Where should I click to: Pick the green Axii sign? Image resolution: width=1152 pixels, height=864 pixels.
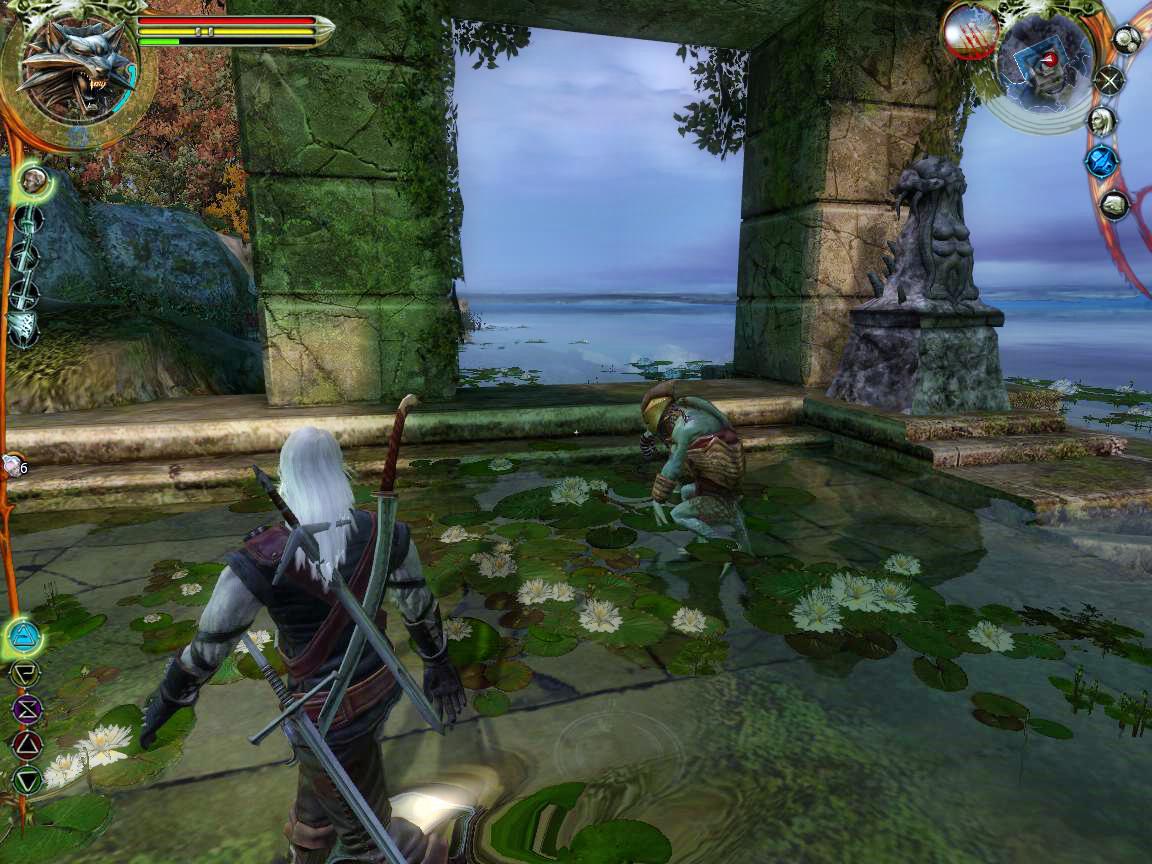(x=27, y=779)
